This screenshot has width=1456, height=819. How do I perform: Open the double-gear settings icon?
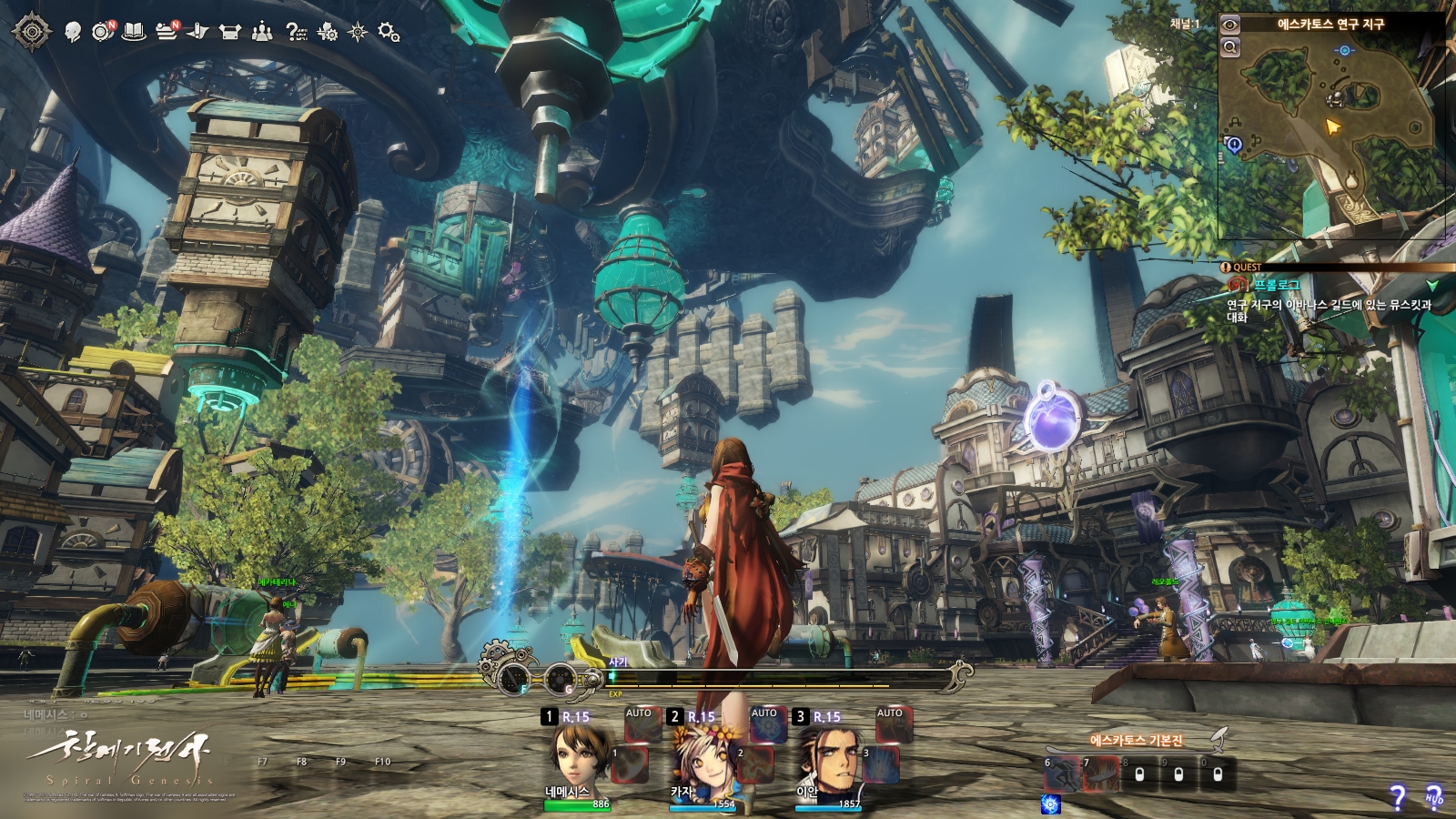coord(389,32)
